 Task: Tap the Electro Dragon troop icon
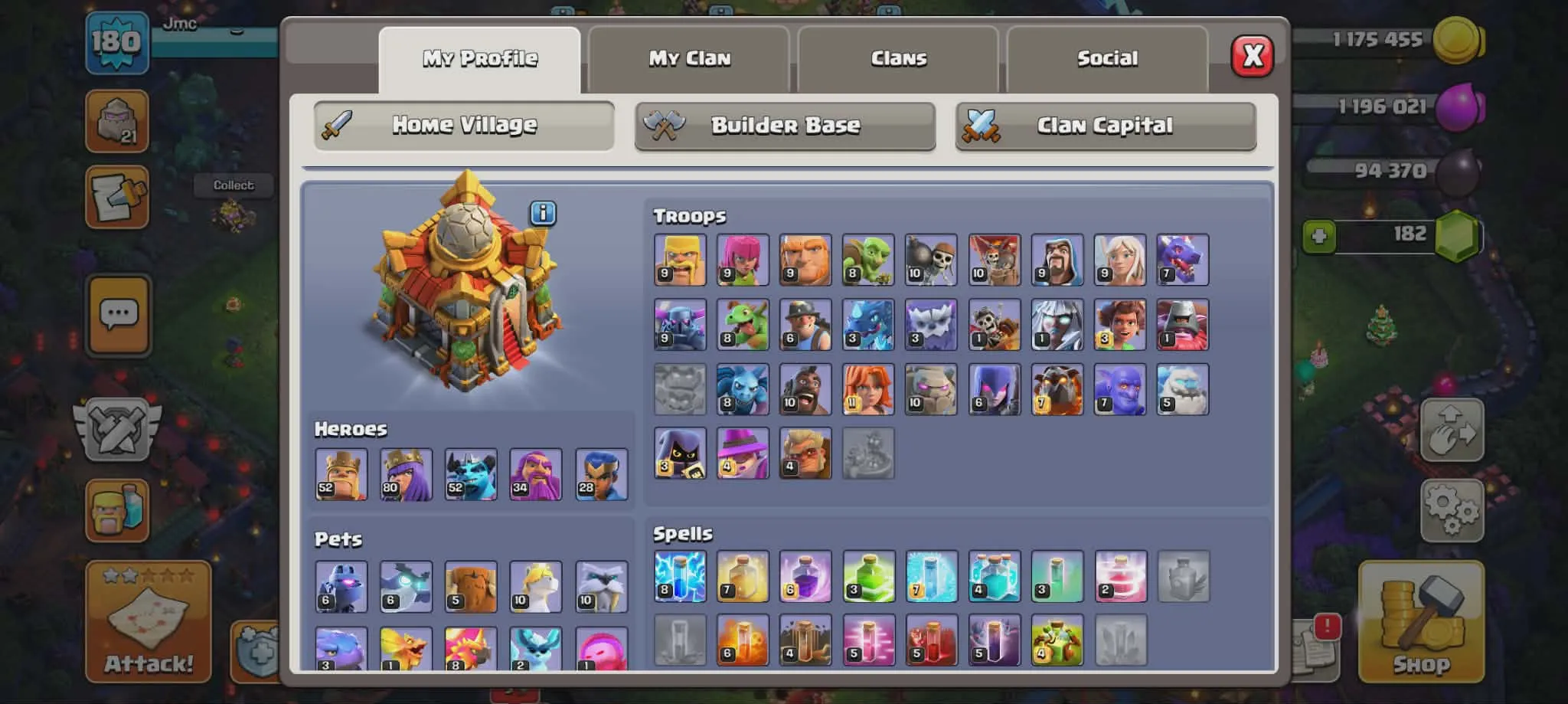point(868,324)
